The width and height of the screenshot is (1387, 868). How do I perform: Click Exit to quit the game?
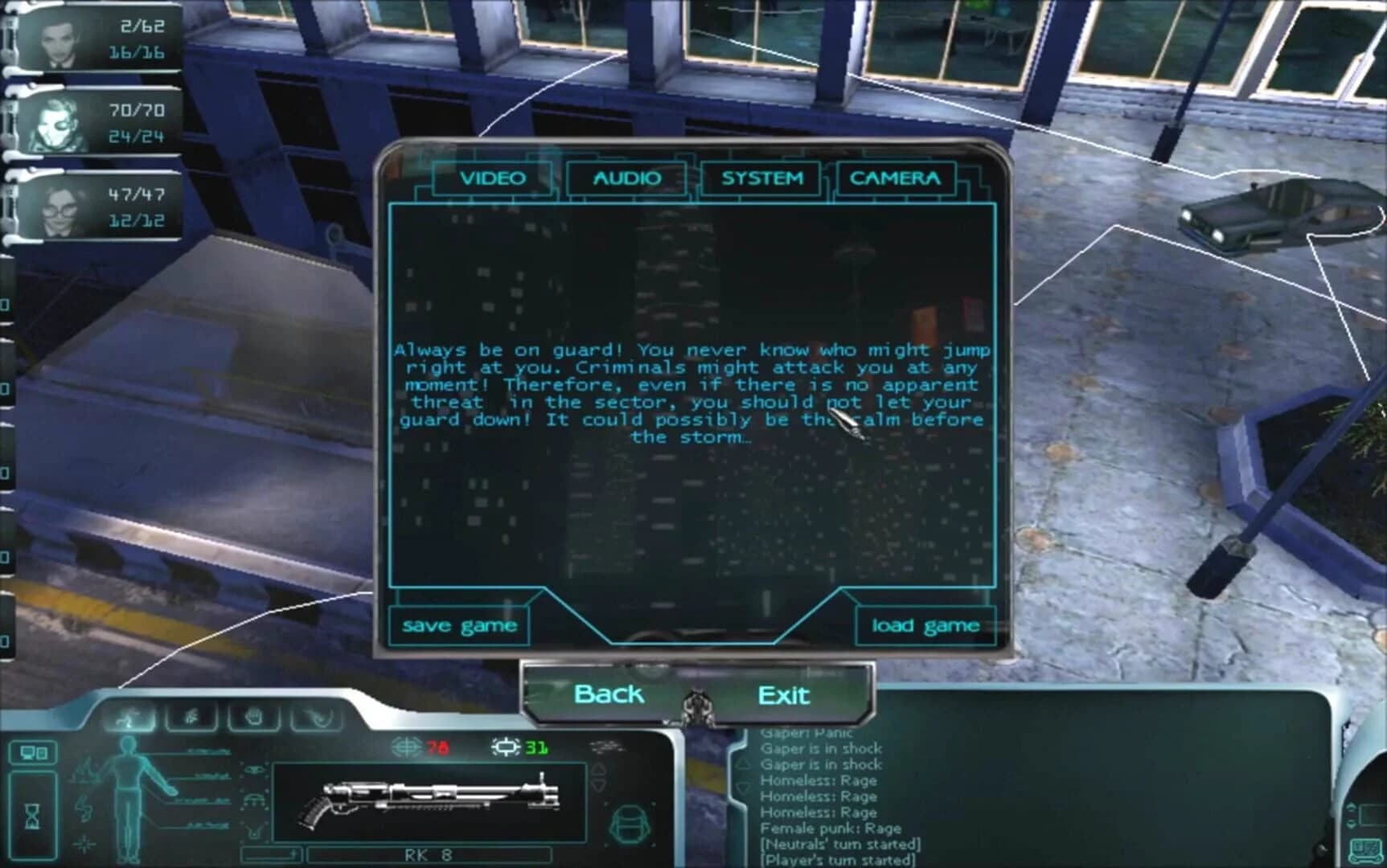click(x=784, y=694)
